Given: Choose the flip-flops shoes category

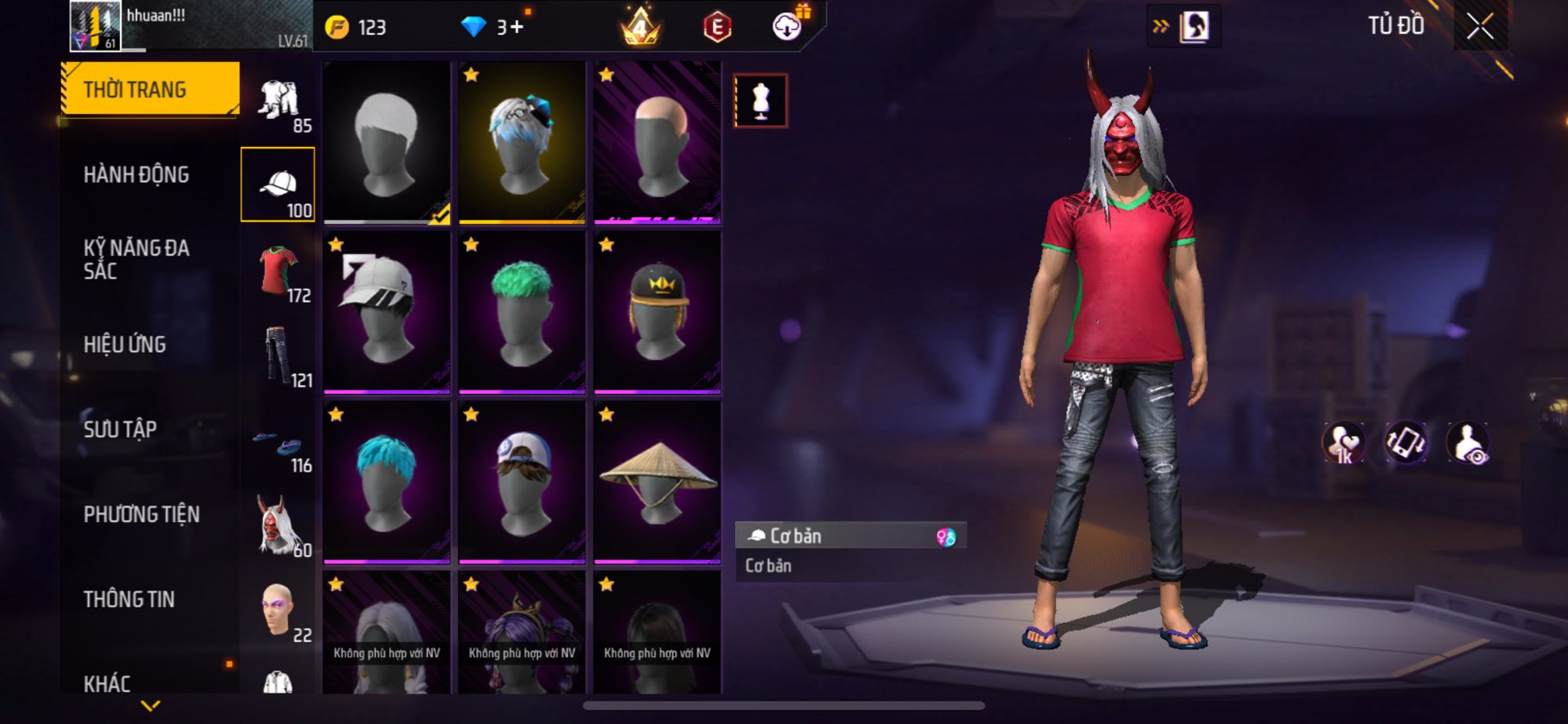Looking at the screenshot, I should [x=278, y=444].
